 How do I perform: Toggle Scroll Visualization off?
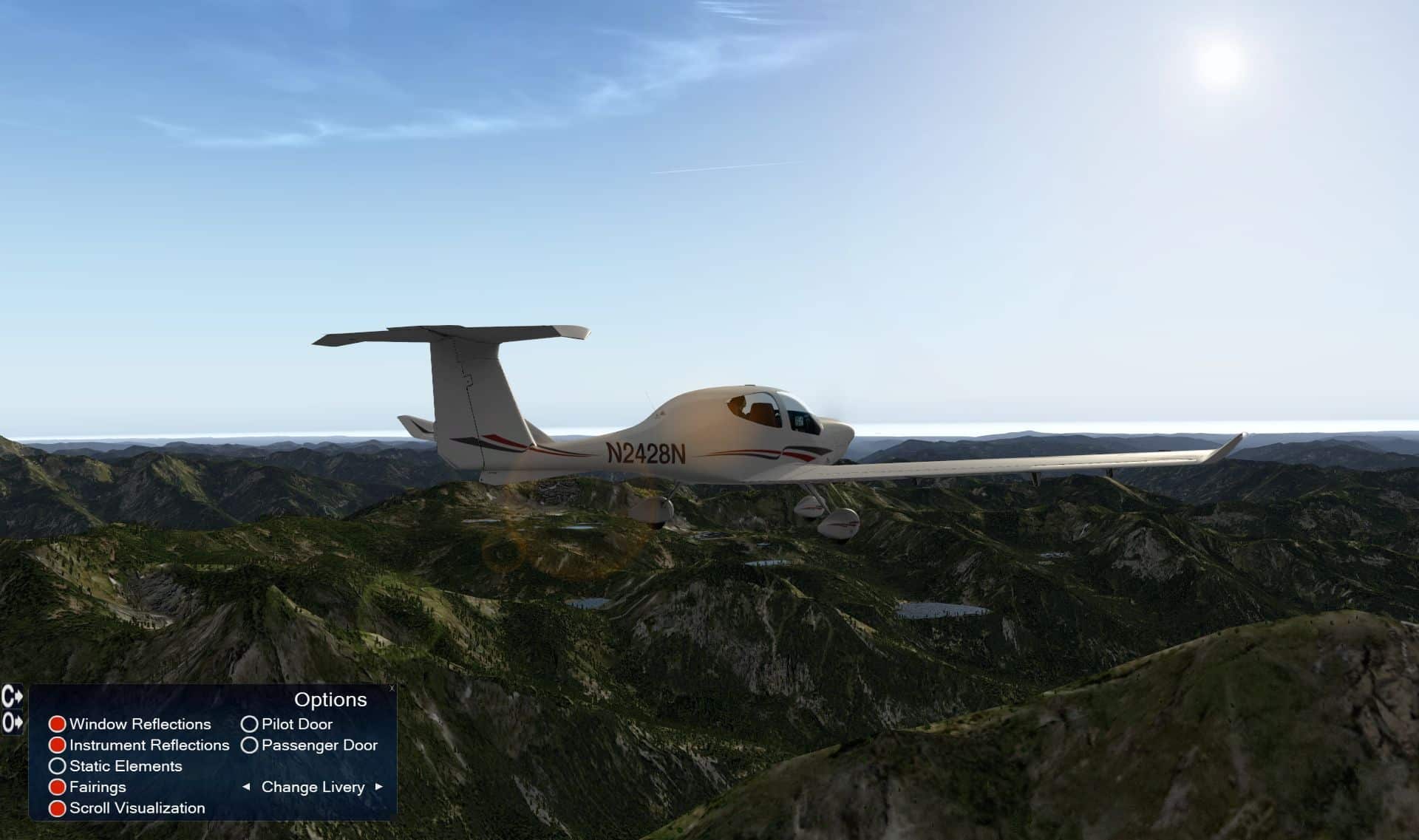[x=57, y=808]
